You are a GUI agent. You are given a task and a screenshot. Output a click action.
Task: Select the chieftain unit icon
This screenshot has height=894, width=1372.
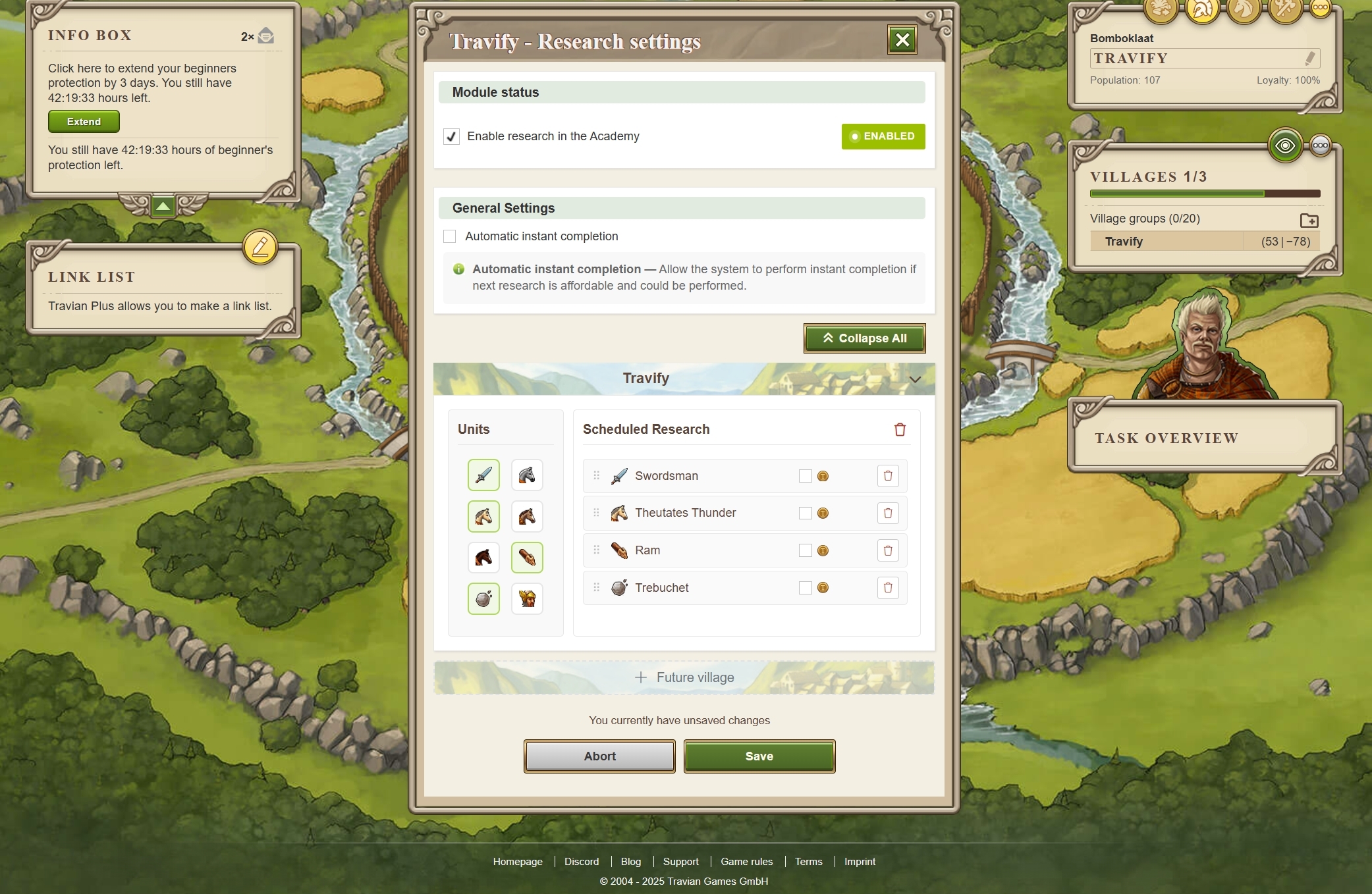click(527, 599)
